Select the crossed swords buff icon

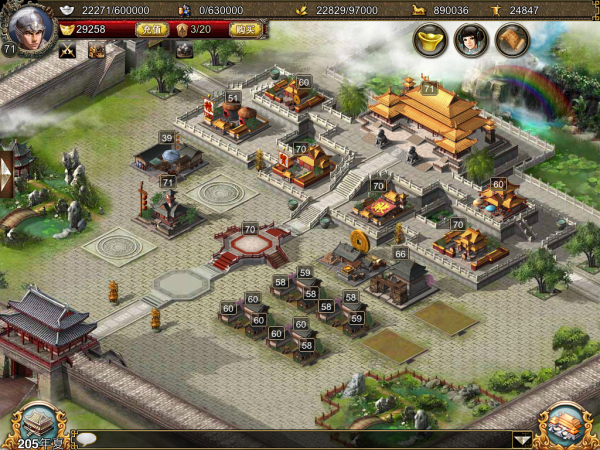[68, 51]
